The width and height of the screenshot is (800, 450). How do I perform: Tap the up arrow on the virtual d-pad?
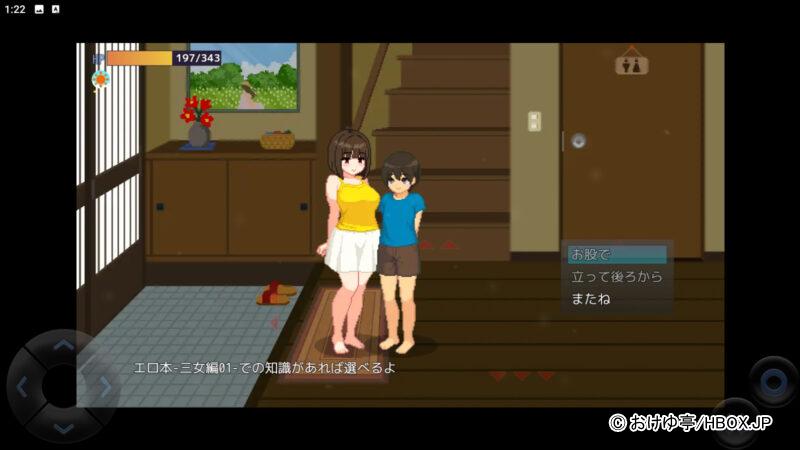62,347
